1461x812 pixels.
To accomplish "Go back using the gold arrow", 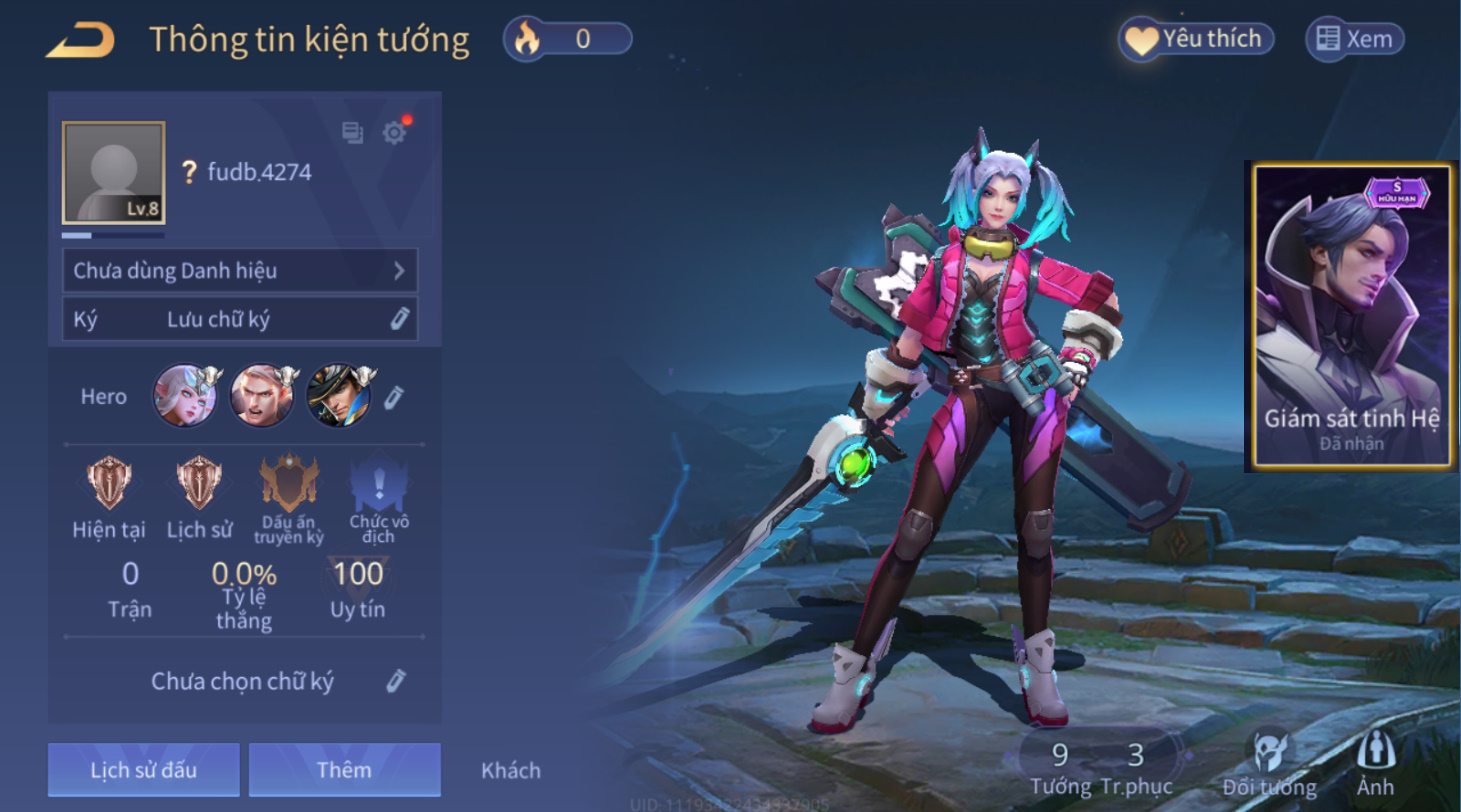I will (80, 40).
